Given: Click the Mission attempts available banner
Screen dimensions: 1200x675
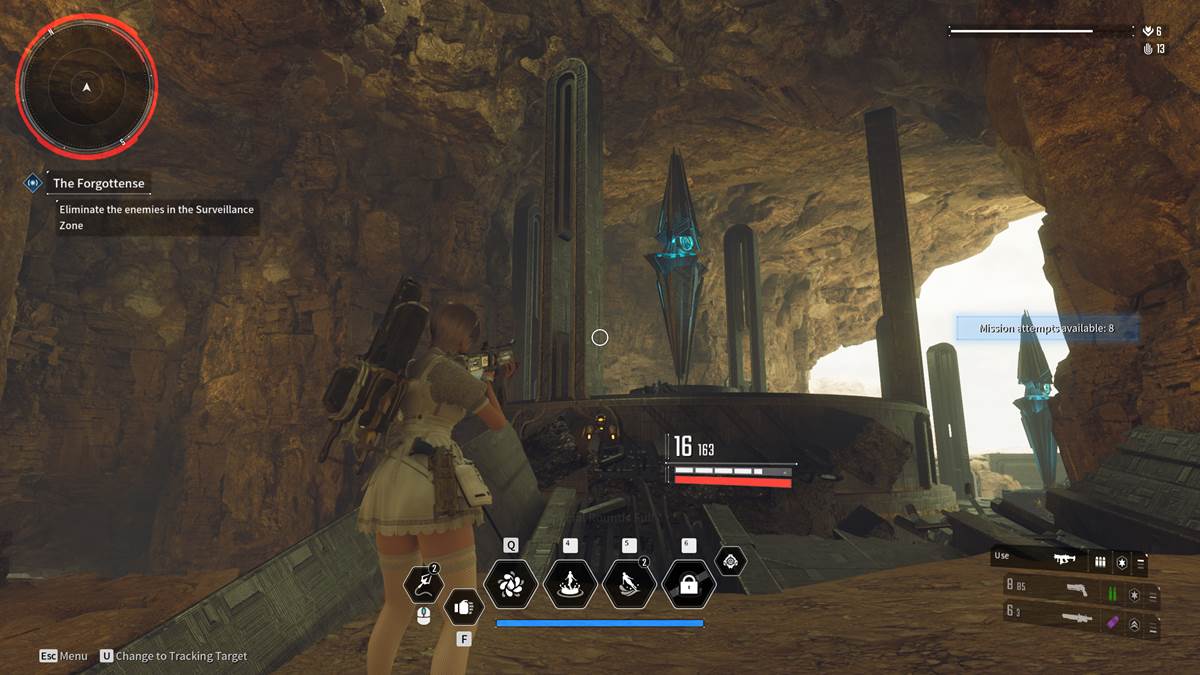Looking at the screenshot, I should [x=1047, y=328].
